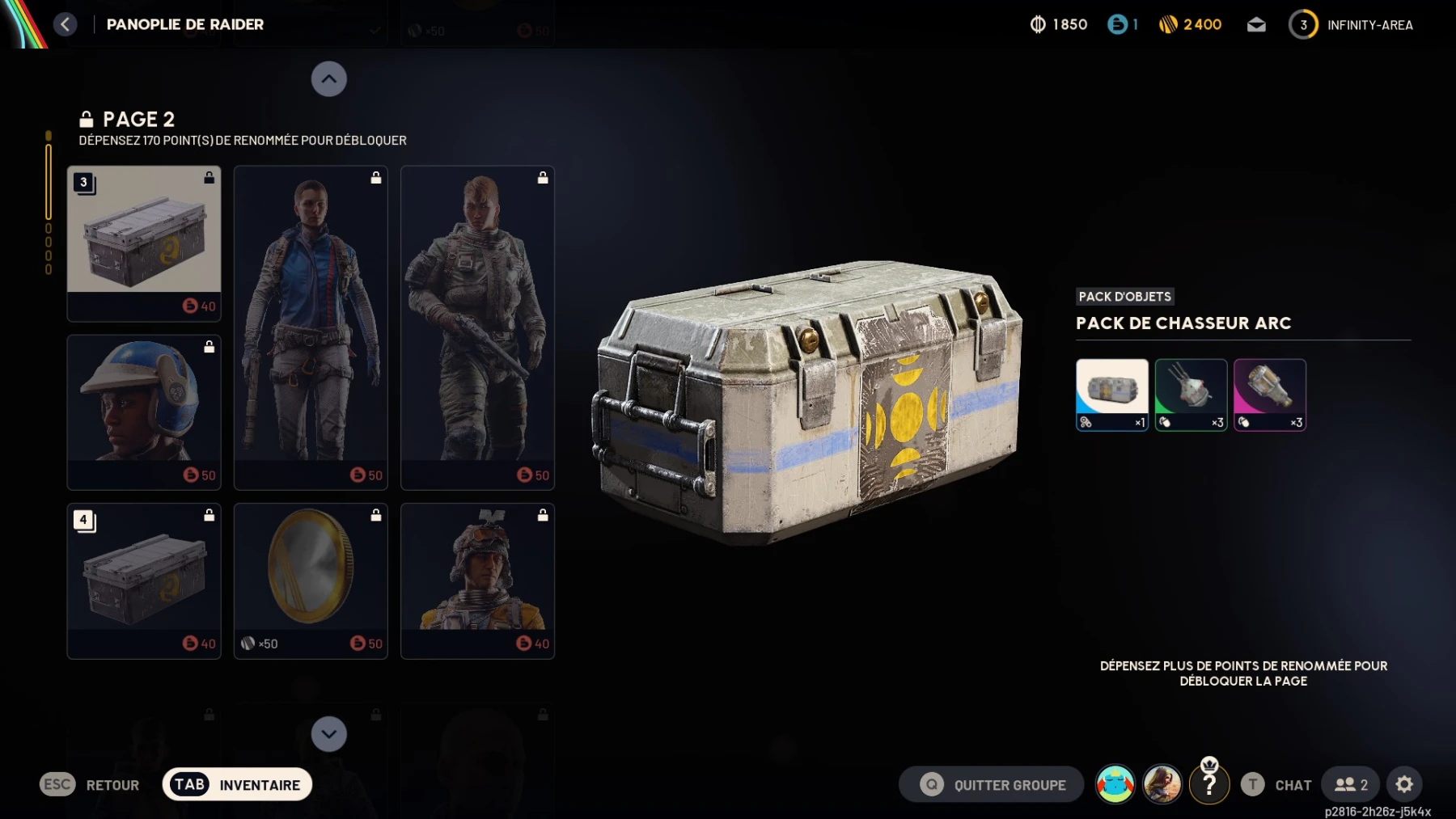Select the goggles helmet head cosmetic
Image resolution: width=1456 pixels, height=819 pixels.
(477, 580)
